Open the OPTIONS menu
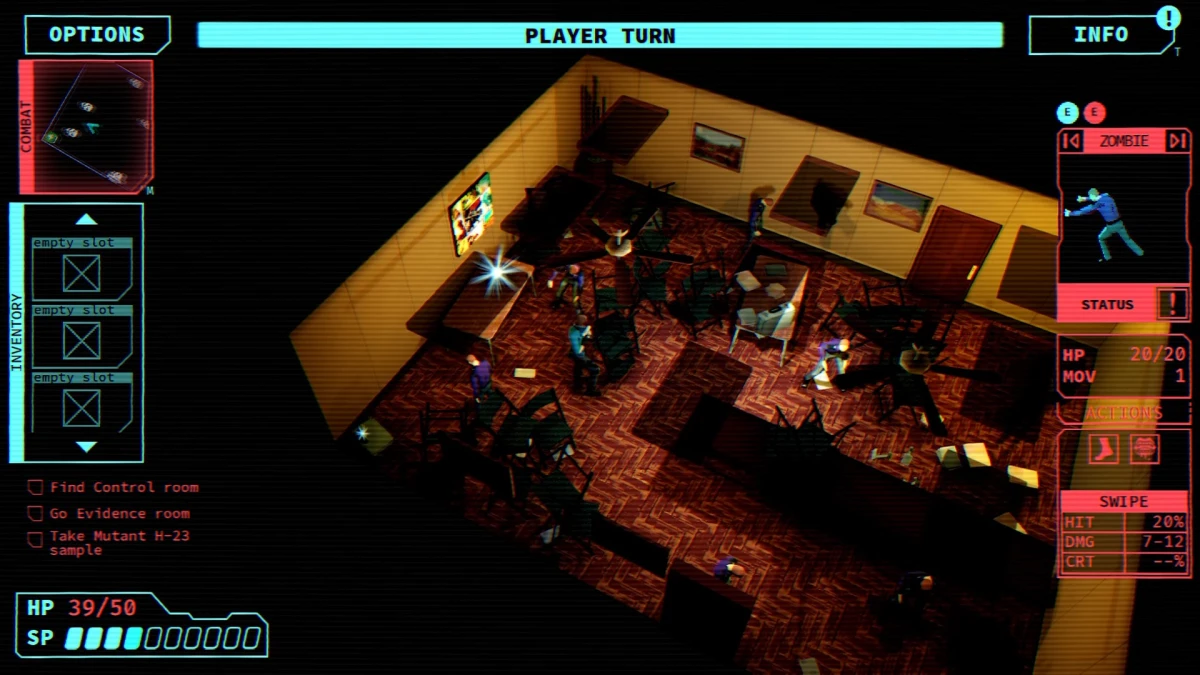1200x675 pixels. [97, 35]
